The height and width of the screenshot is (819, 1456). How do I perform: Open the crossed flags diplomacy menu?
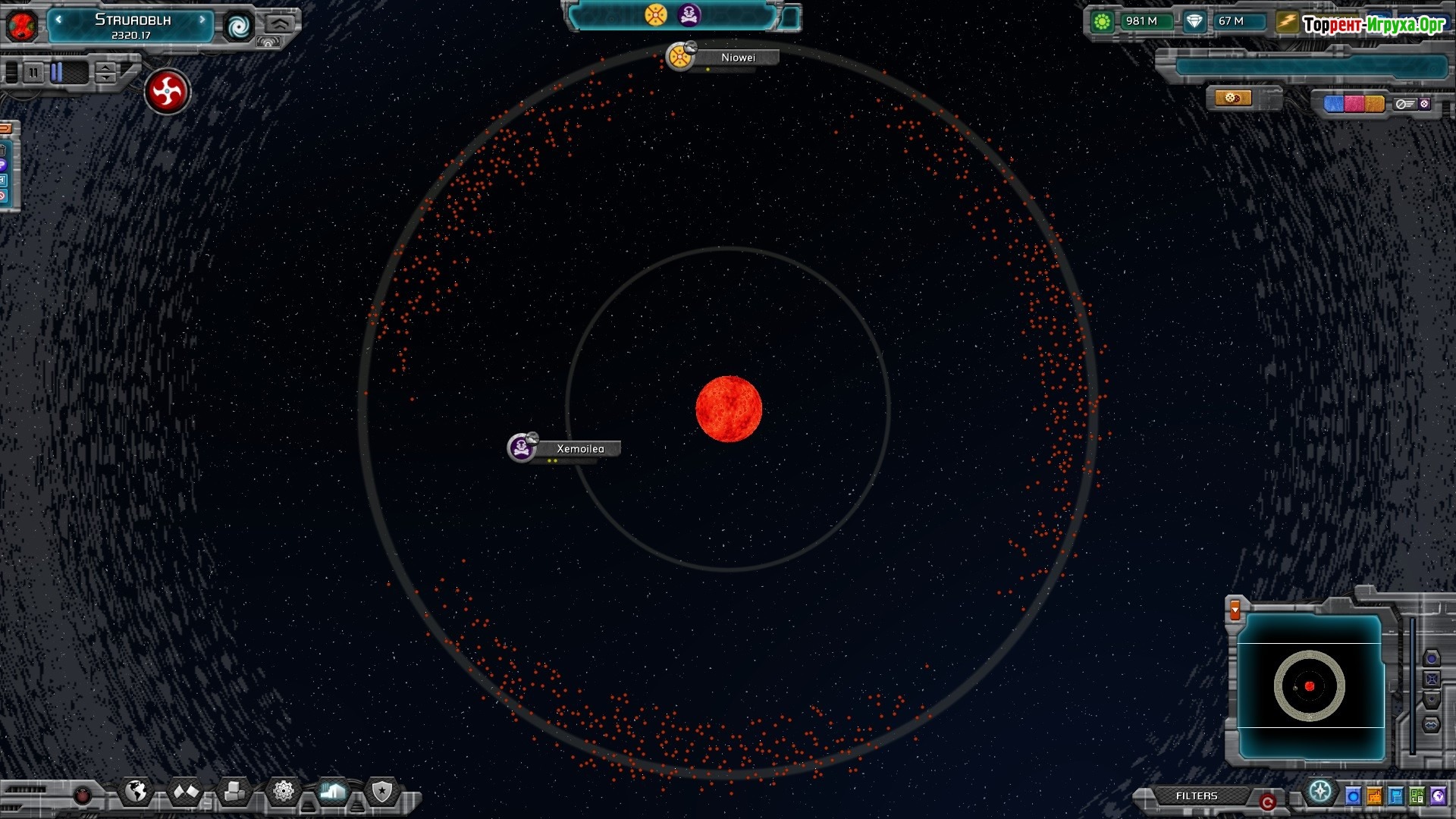pos(186,792)
